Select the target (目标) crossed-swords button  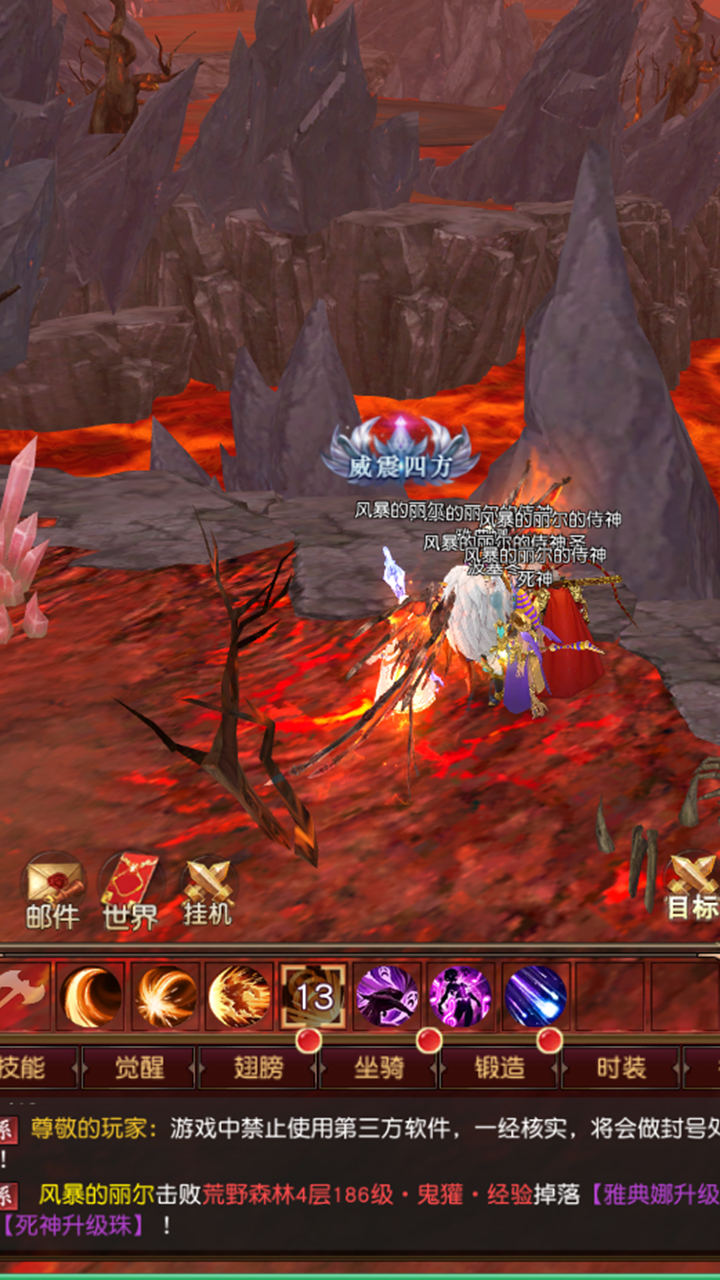pos(693,886)
